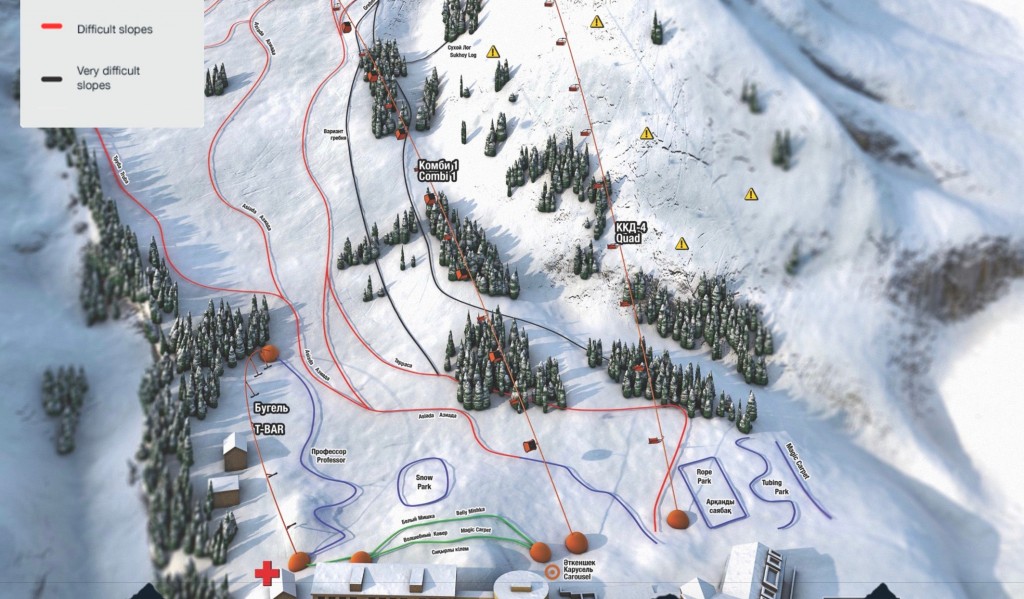The image size is (1024, 599).
Task: Click the warning triangle beside Sukhoy Log
Action: [493, 52]
